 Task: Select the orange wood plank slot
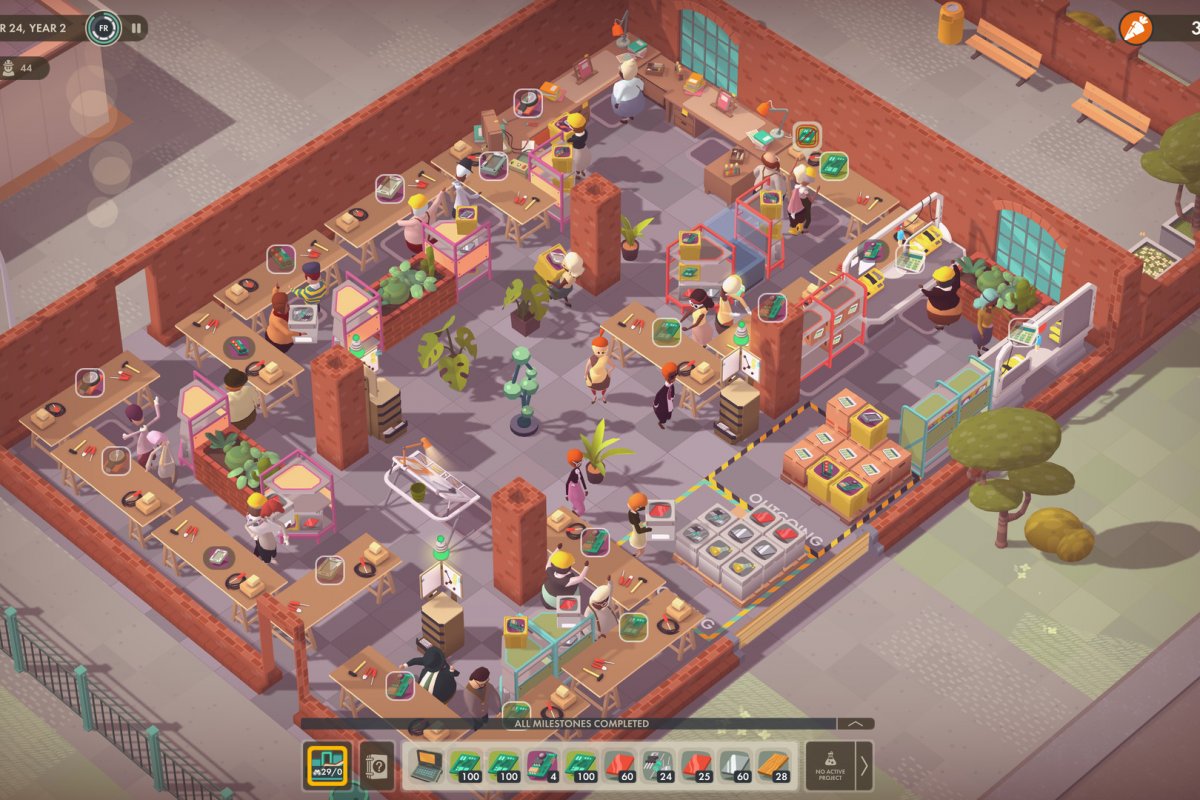[772, 766]
